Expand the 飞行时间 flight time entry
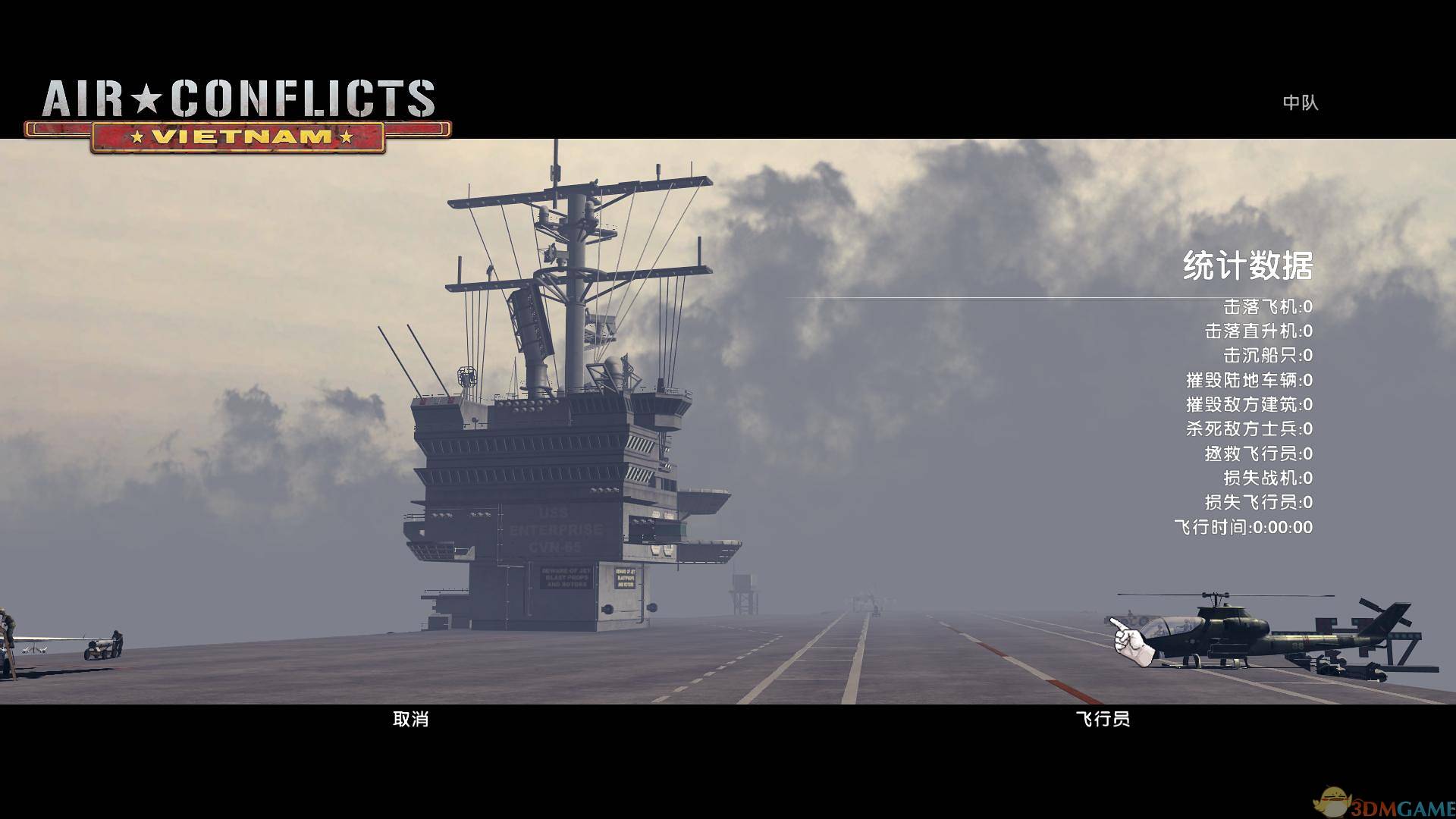 [x=1244, y=527]
